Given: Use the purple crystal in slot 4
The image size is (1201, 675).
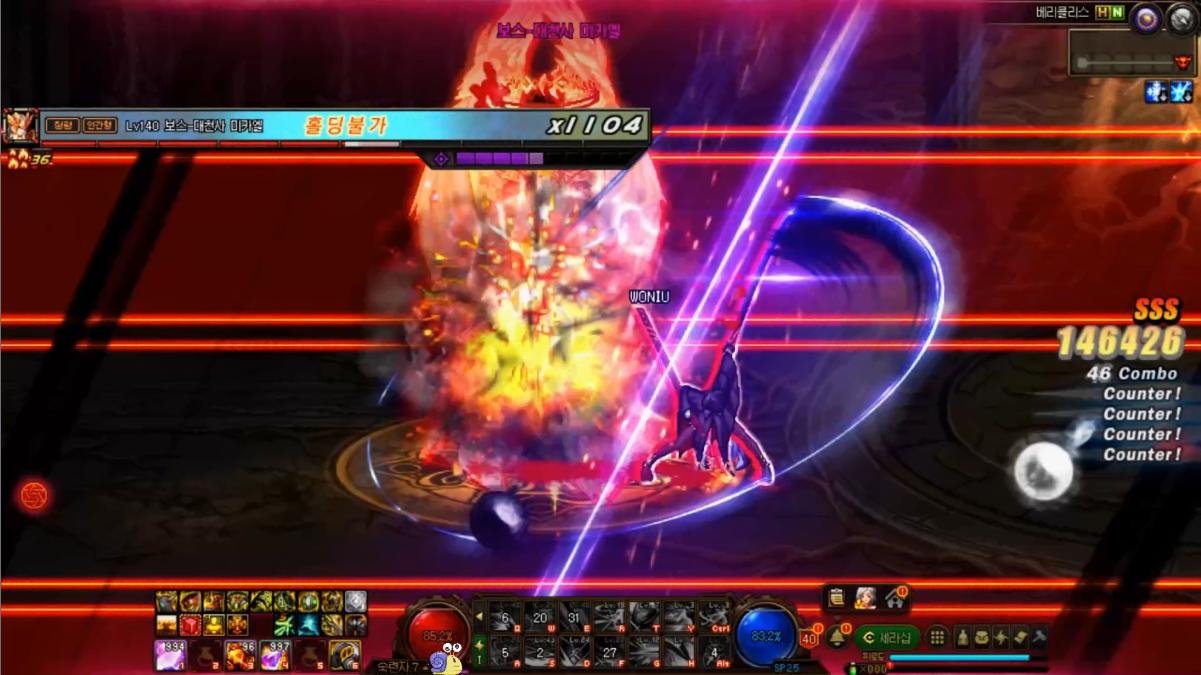Looking at the screenshot, I should click(273, 655).
